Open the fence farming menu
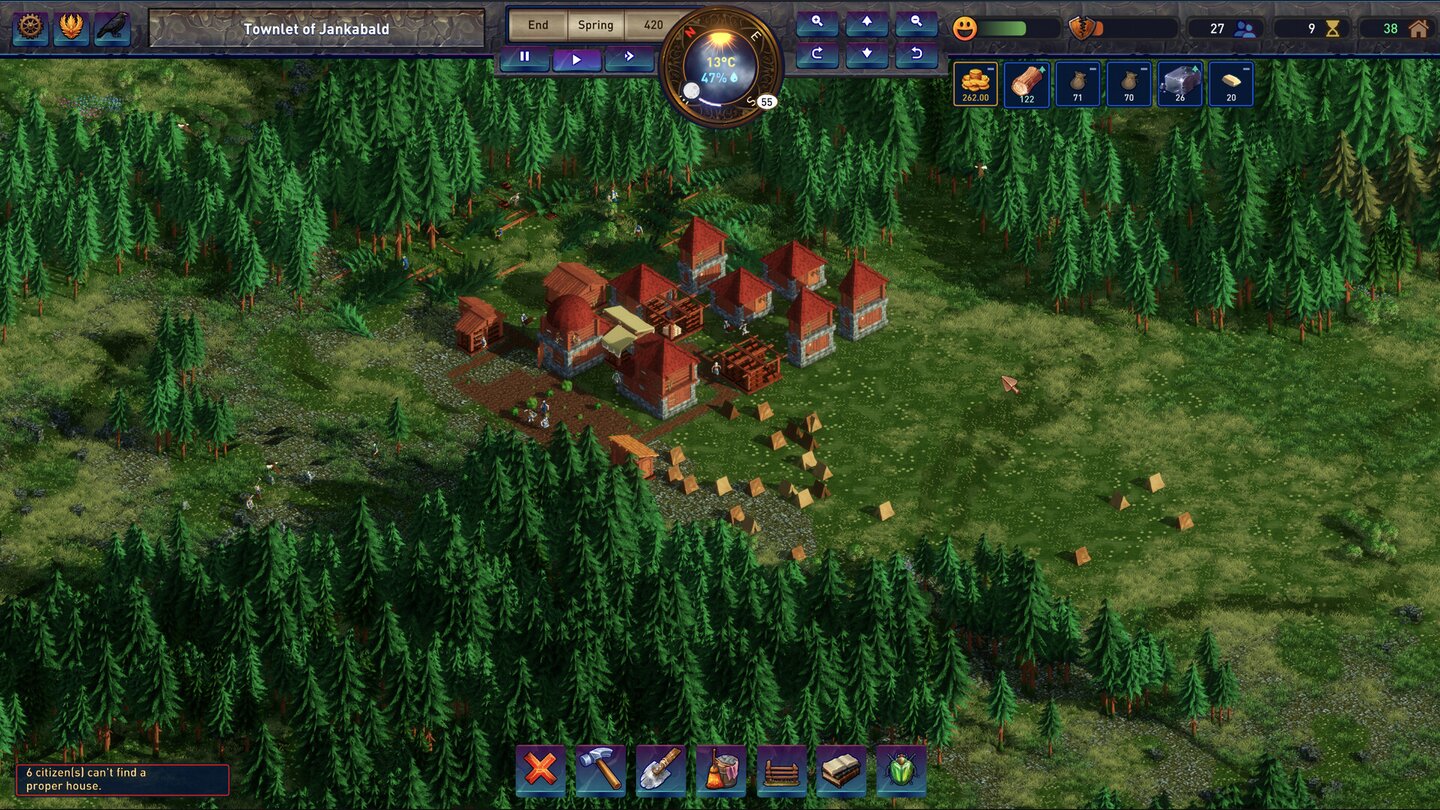The image size is (1440, 810). click(x=781, y=770)
